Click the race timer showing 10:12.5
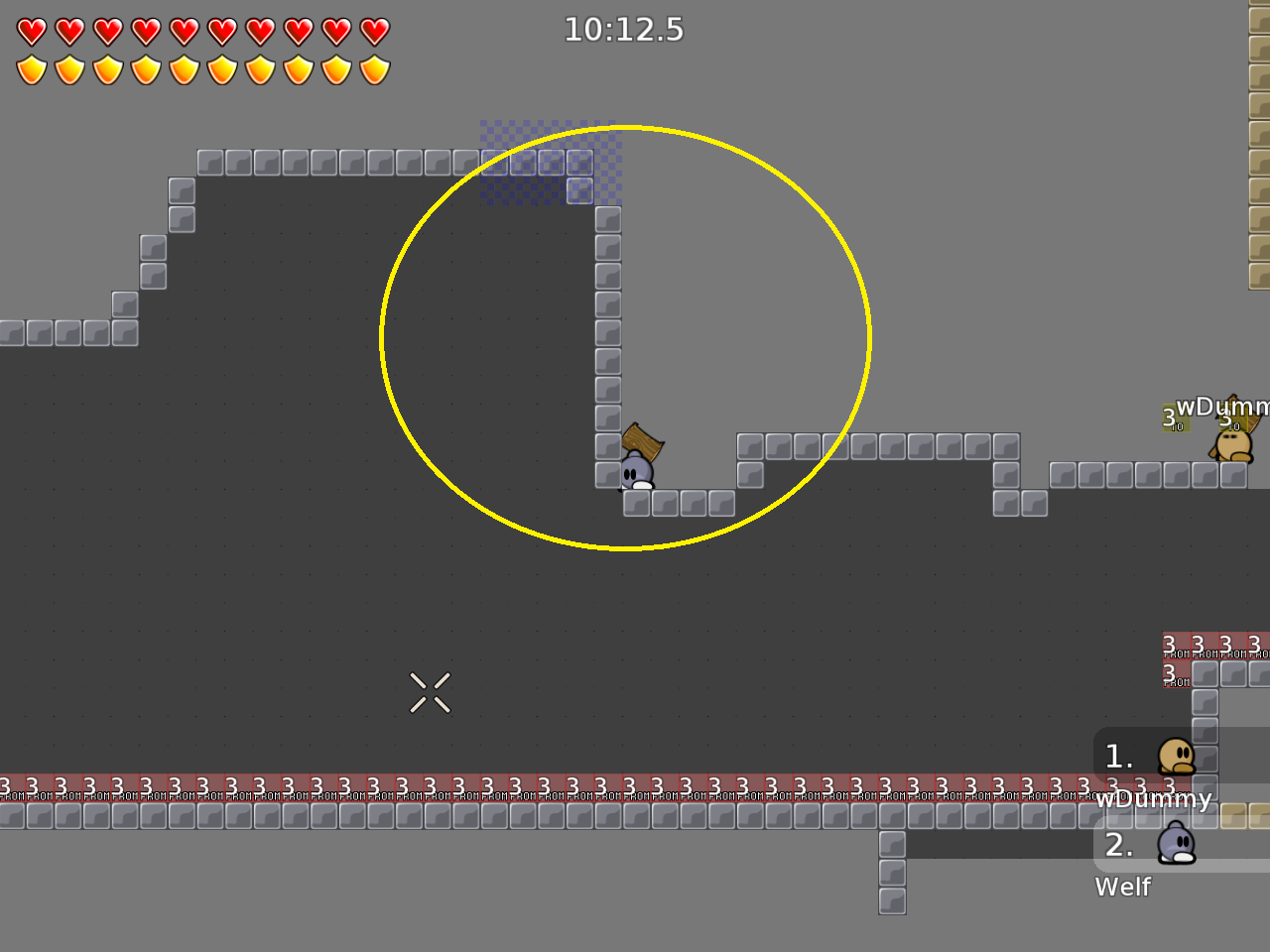This screenshot has width=1270, height=952. click(624, 30)
